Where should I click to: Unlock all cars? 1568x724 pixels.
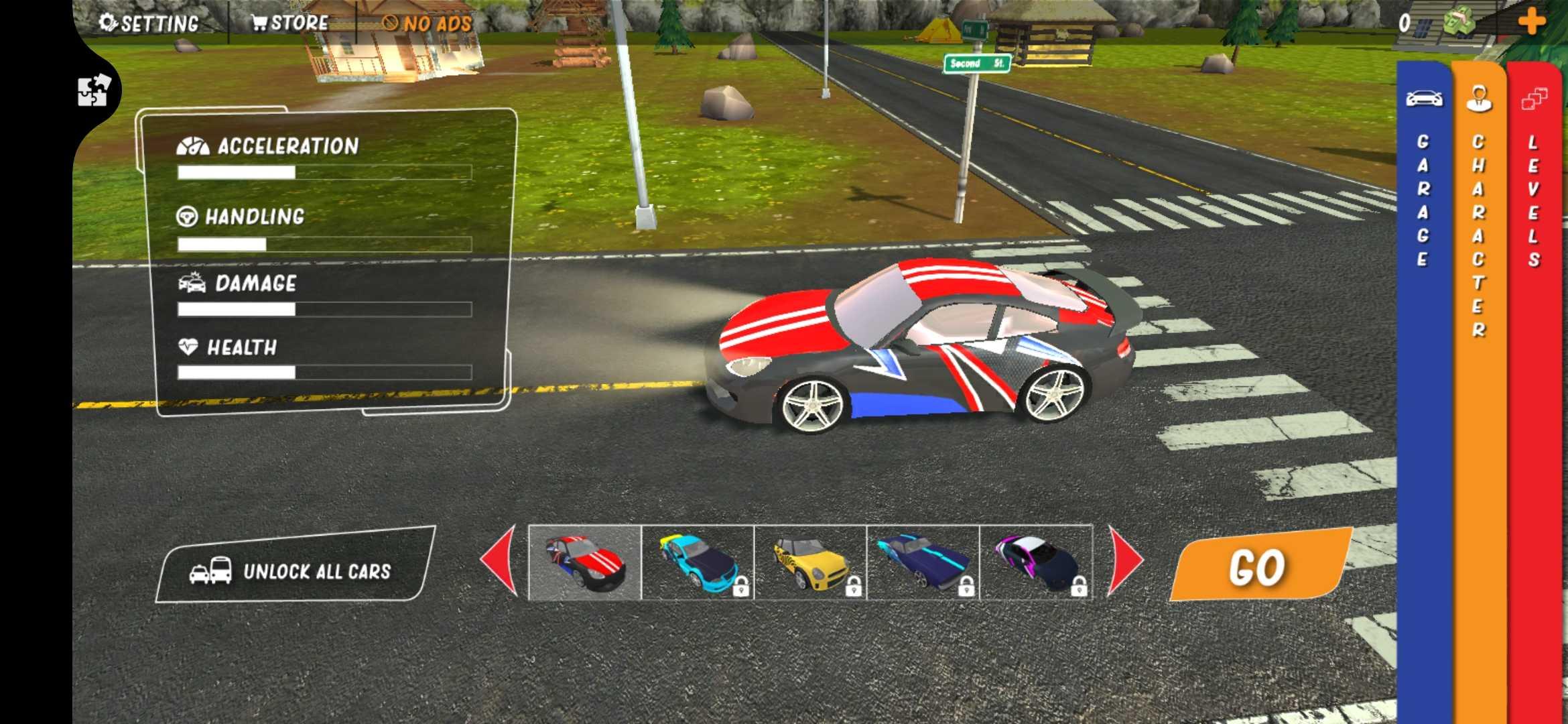(x=295, y=570)
